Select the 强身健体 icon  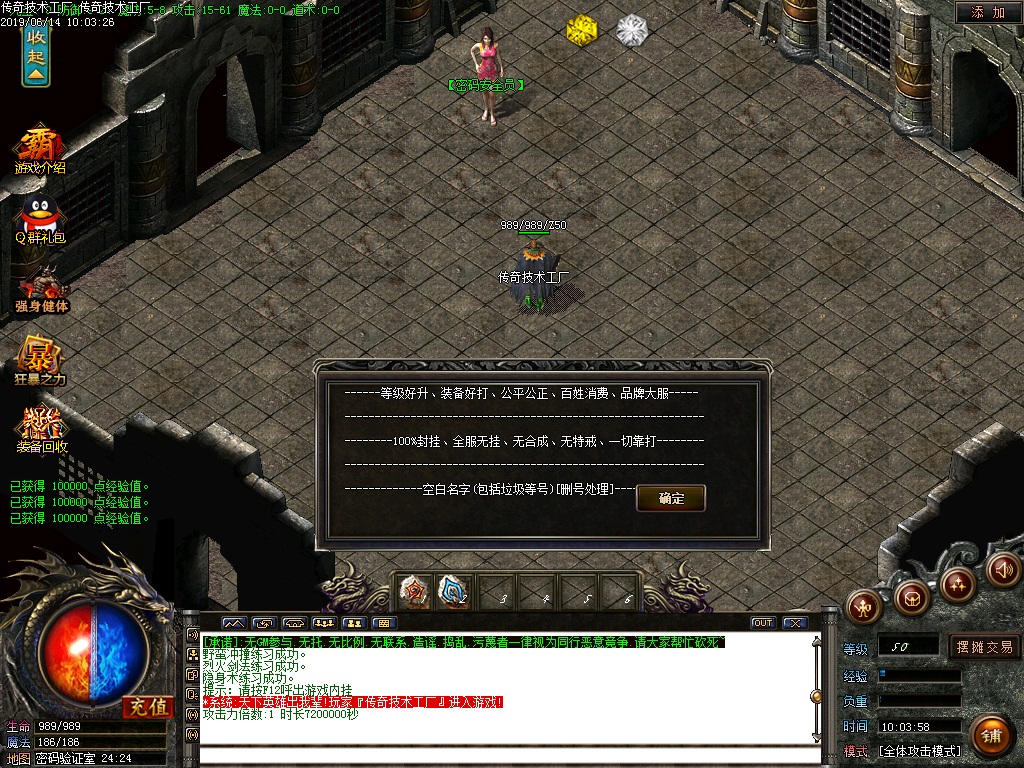point(41,290)
